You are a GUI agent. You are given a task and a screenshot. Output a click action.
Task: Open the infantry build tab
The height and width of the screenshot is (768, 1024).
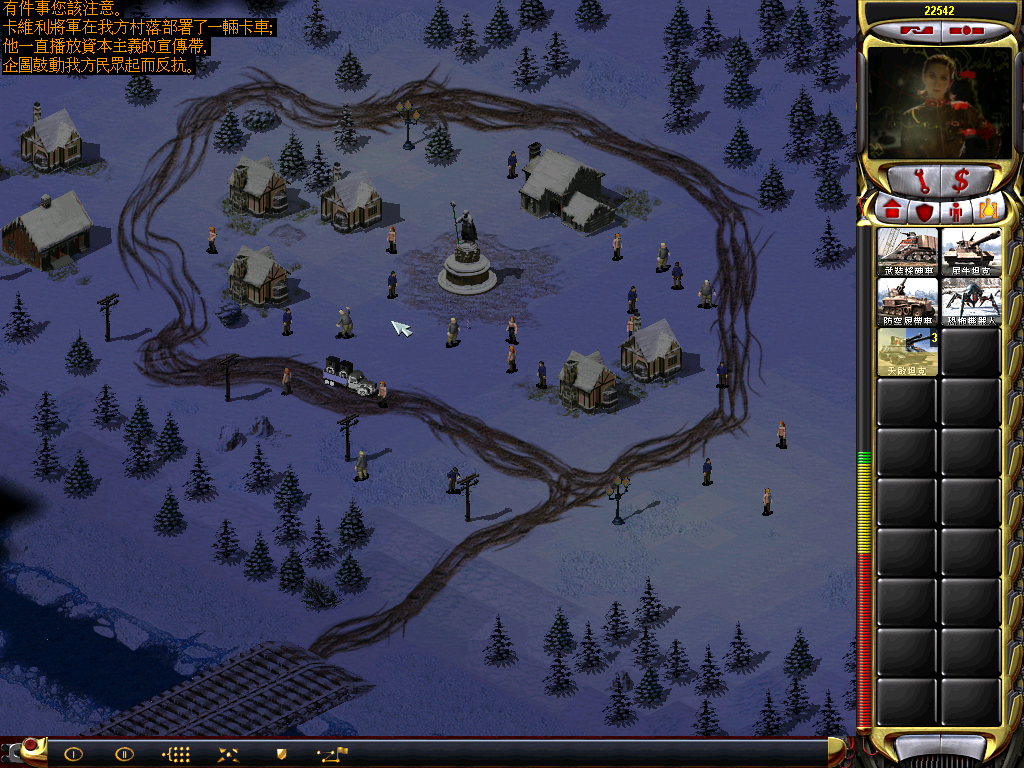coord(954,211)
